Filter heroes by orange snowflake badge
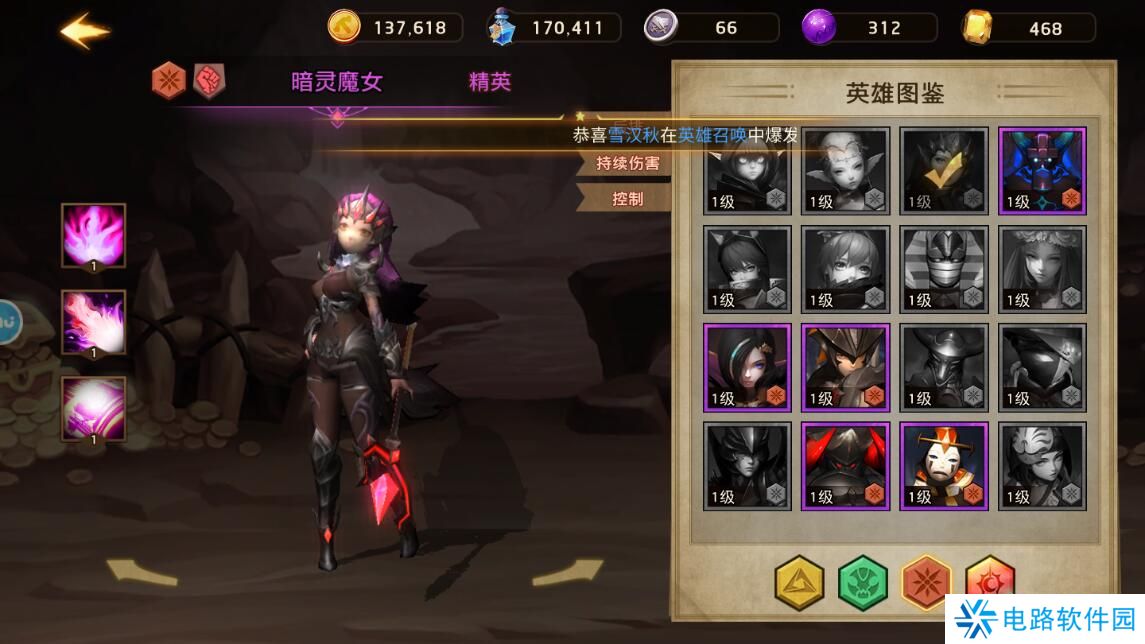 pyautogui.click(x=926, y=583)
